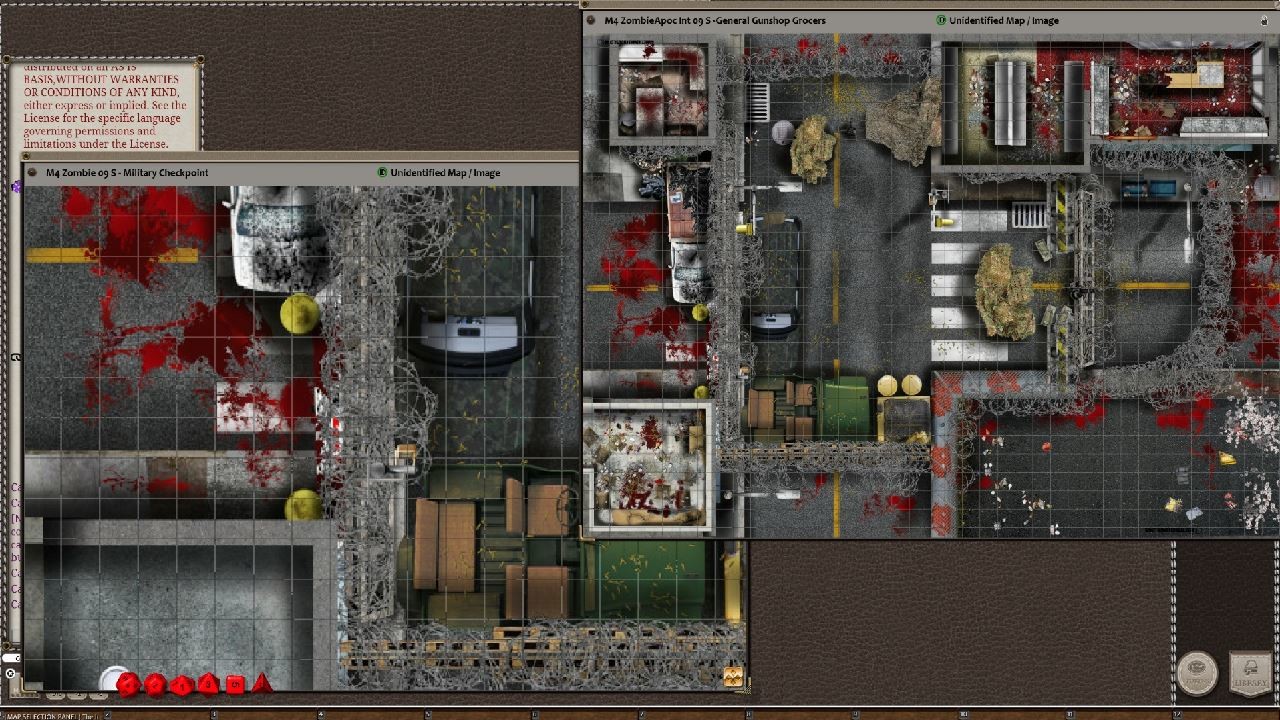Roll the red d8 die
Image resolution: width=1280 pixels, height=720 pixels.
tap(208, 685)
